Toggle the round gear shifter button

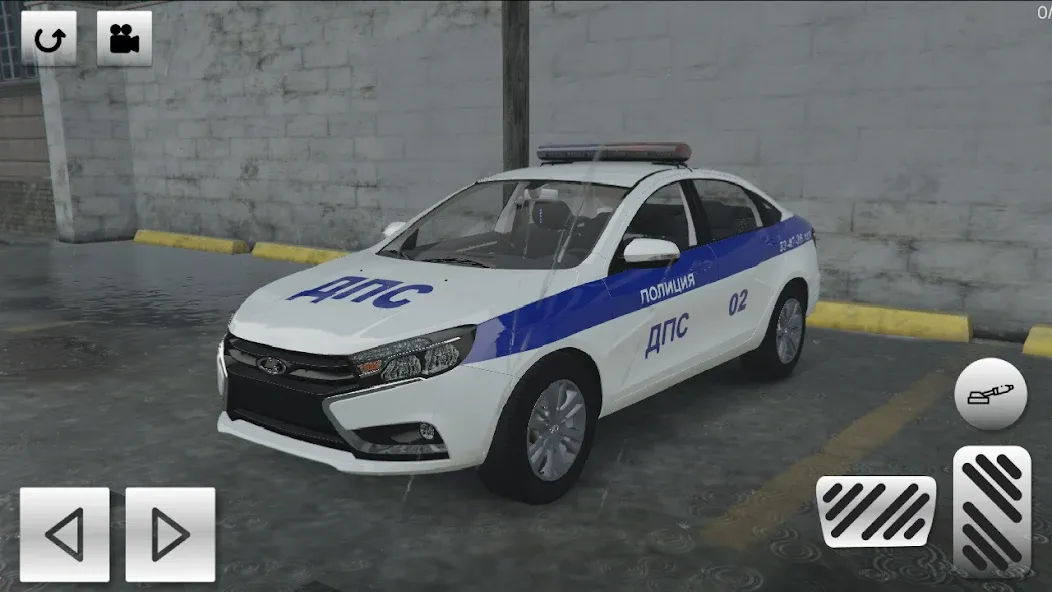tap(990, 394)
